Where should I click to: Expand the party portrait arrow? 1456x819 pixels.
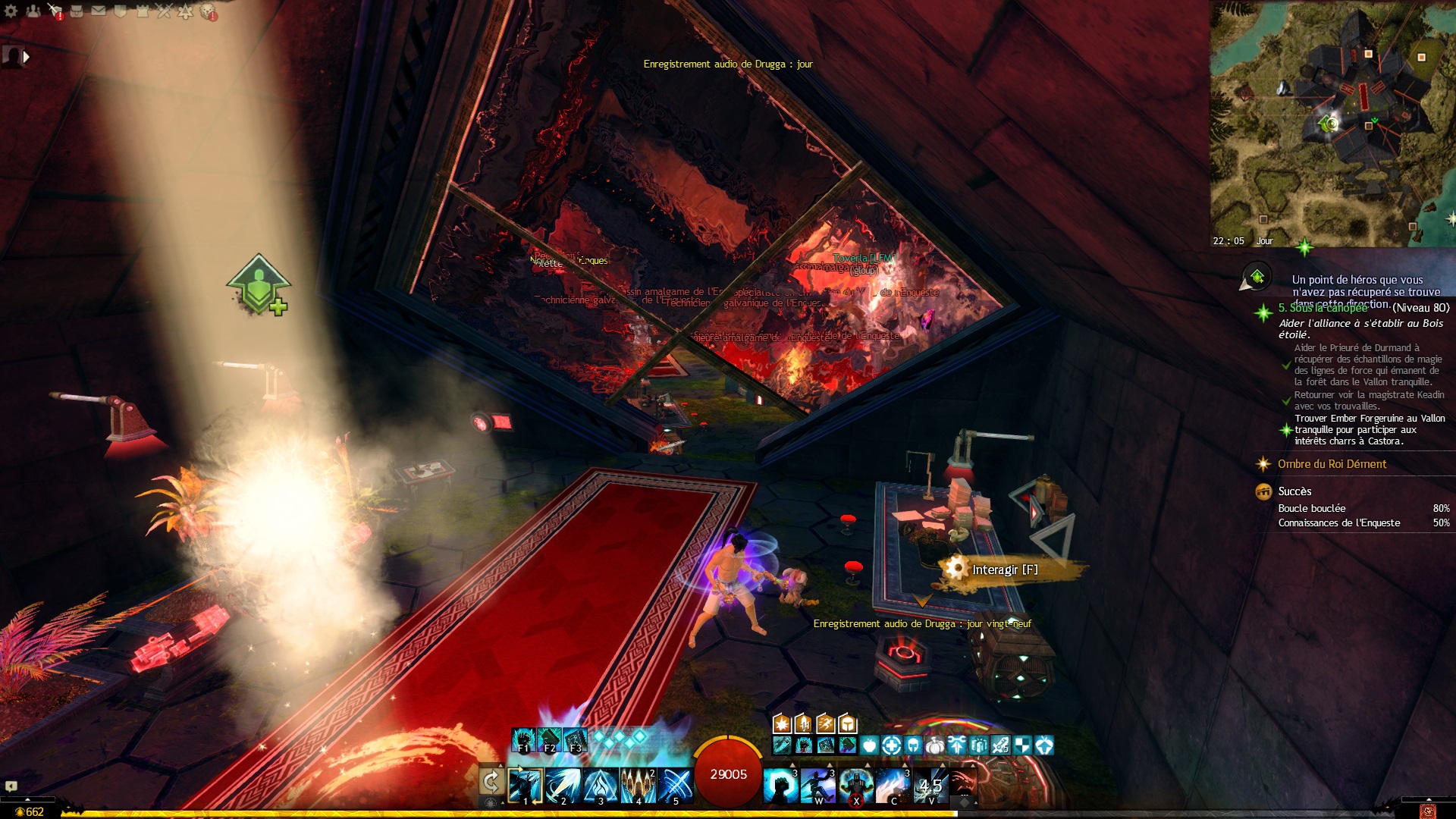(27, 57)
